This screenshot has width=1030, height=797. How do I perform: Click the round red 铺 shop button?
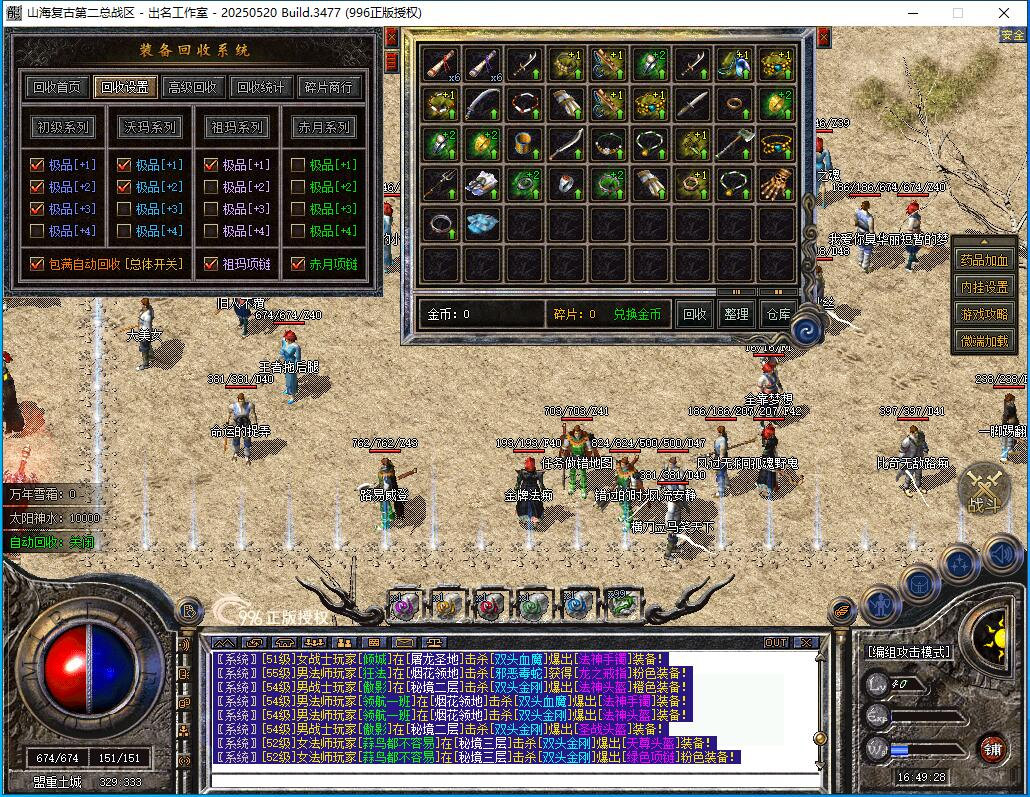click(x=992, y=749)
